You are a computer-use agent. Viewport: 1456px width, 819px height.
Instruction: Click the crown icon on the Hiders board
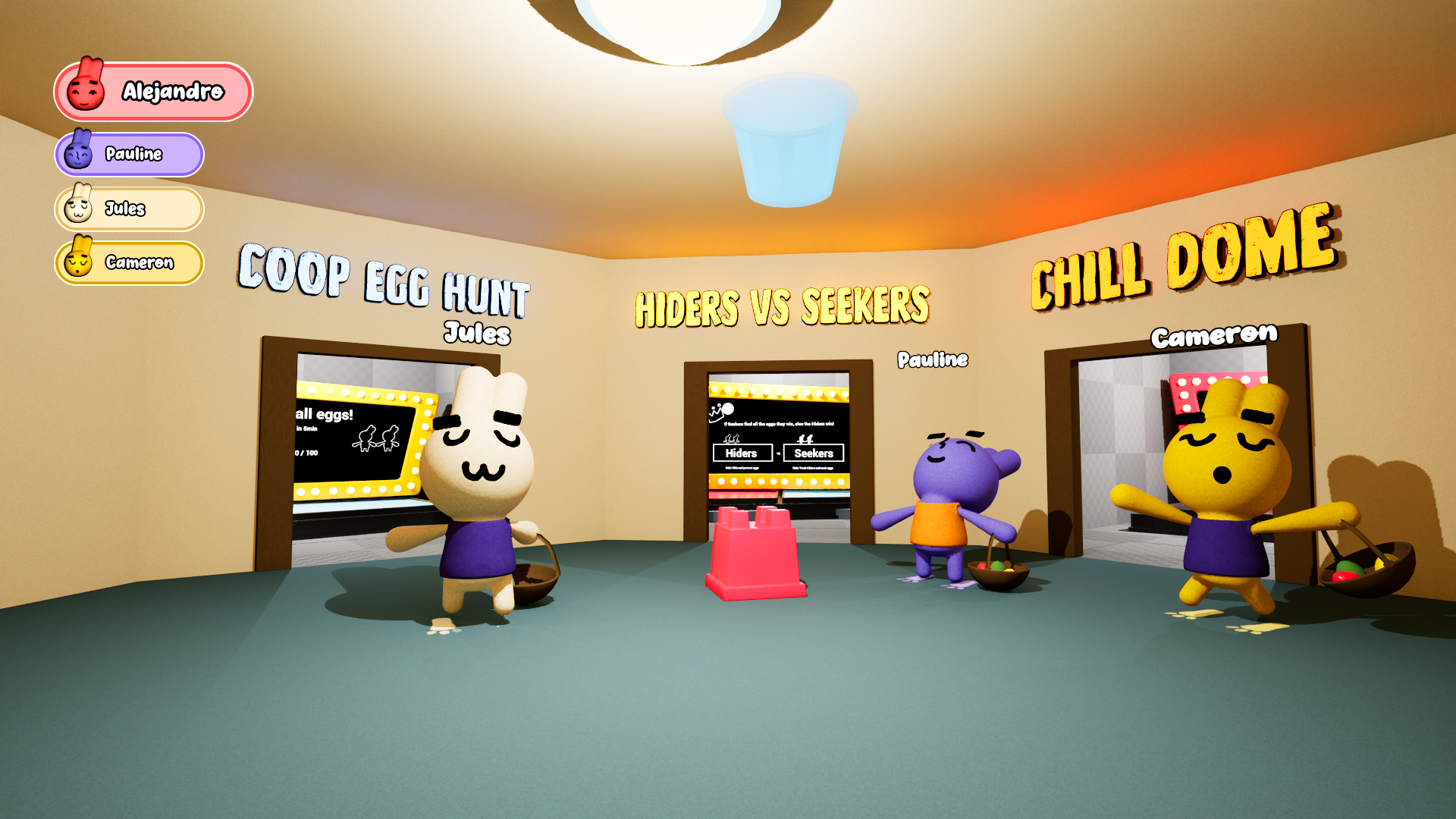tap(716, 414)
